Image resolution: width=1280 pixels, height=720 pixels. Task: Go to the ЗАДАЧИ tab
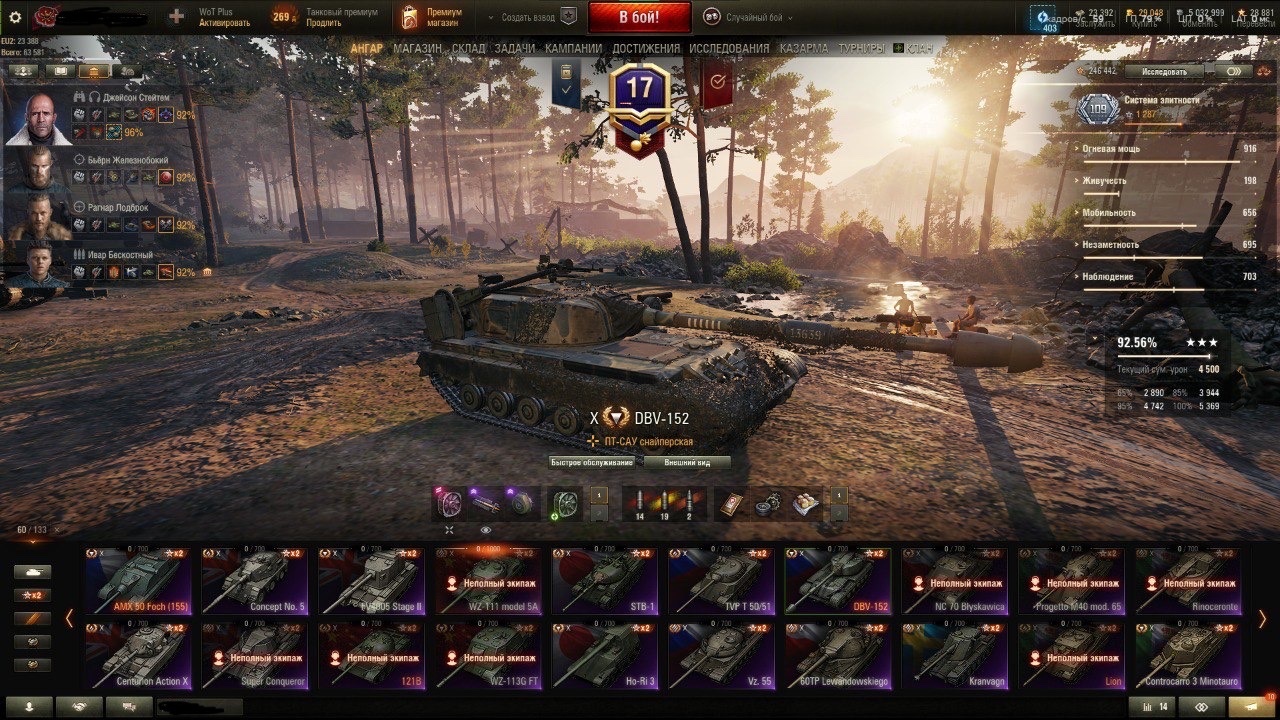[x=514, y=48]
